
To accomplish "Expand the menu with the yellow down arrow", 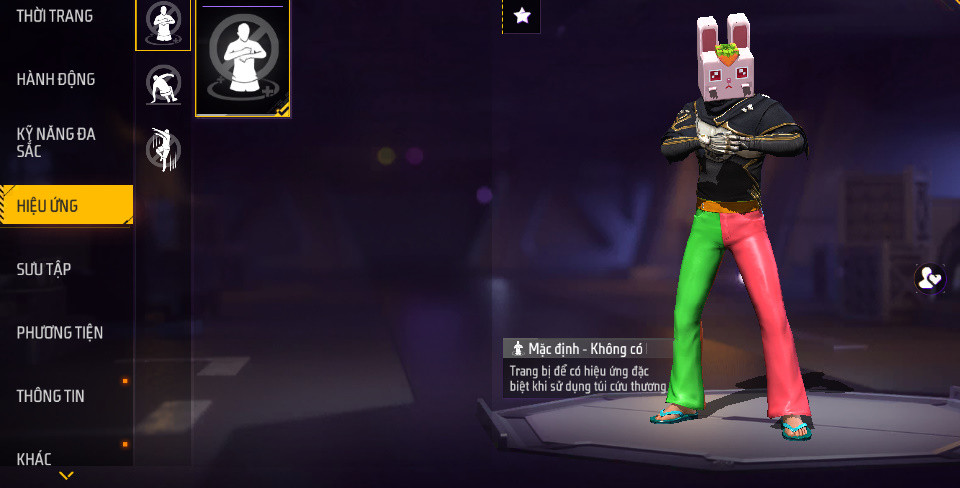I will pyautogui.click(x=66, y=476).
